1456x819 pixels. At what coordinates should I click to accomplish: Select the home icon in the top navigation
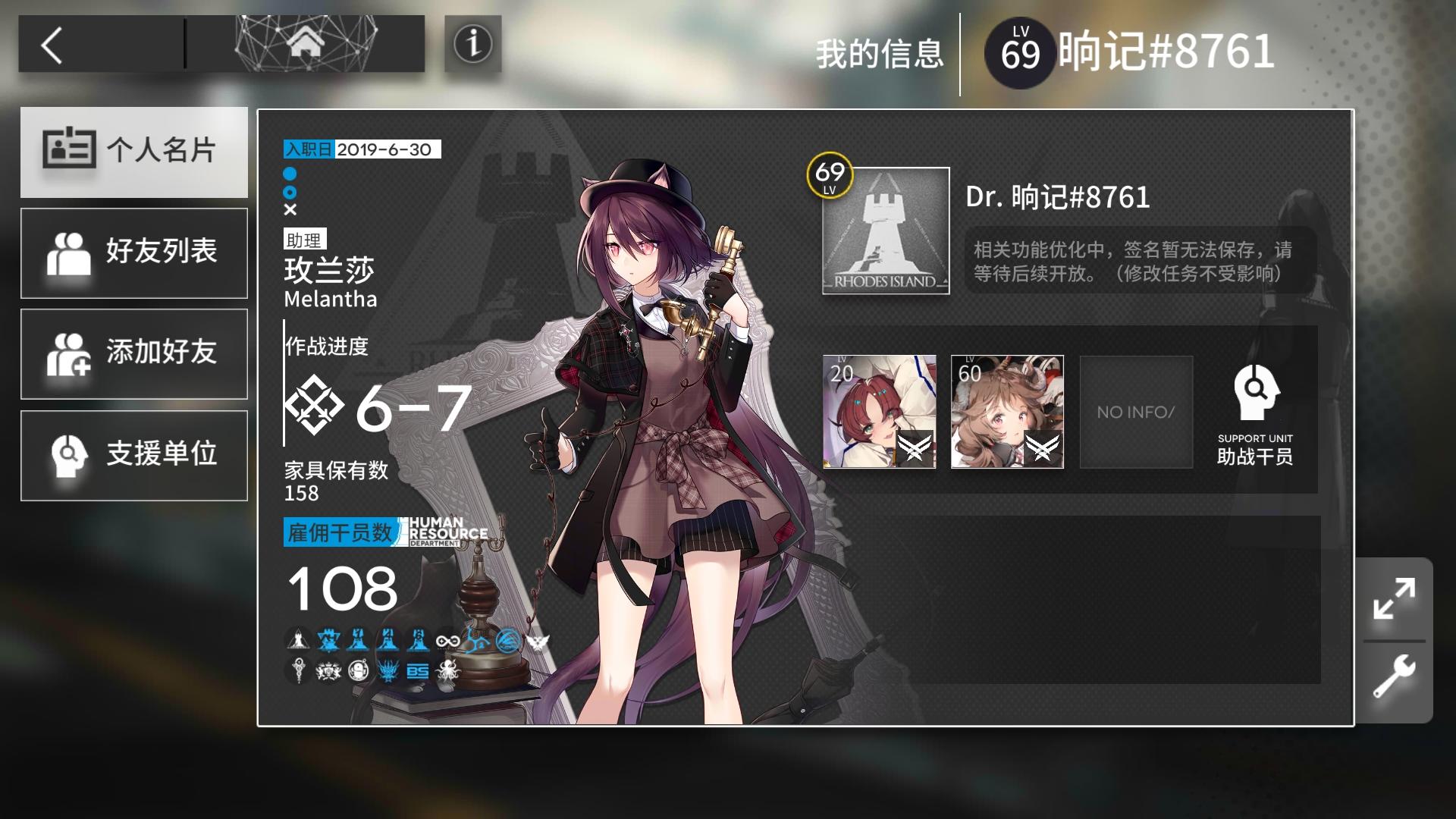tap(306, 43)
